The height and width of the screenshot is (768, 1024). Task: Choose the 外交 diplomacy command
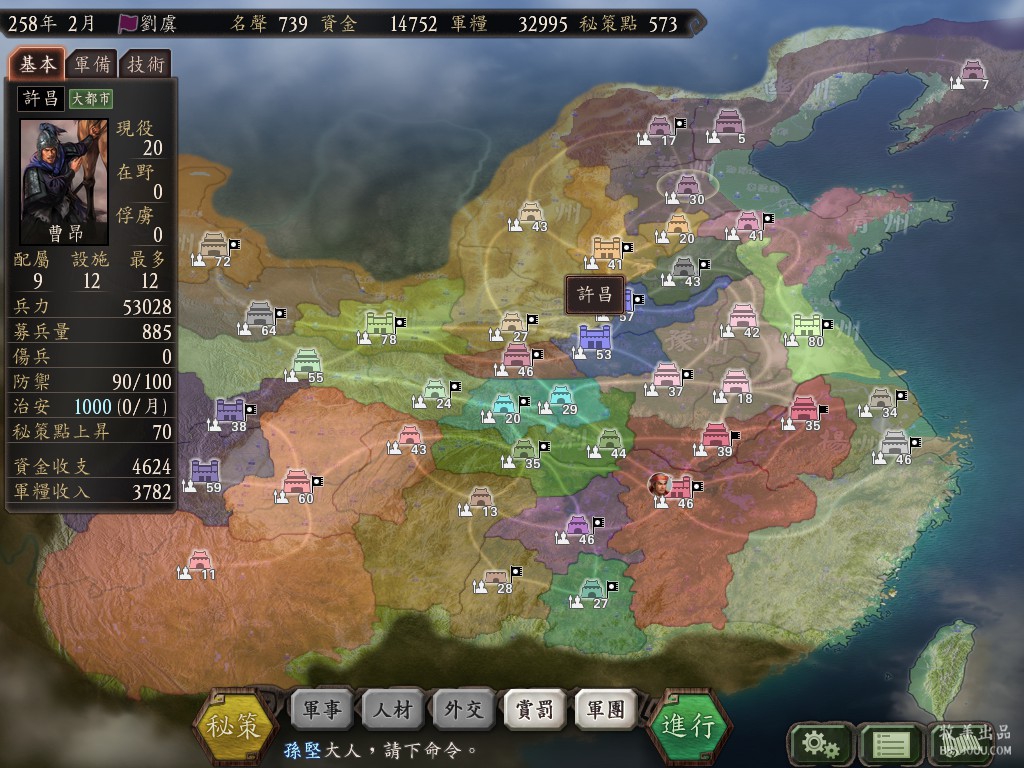[464, 710]
